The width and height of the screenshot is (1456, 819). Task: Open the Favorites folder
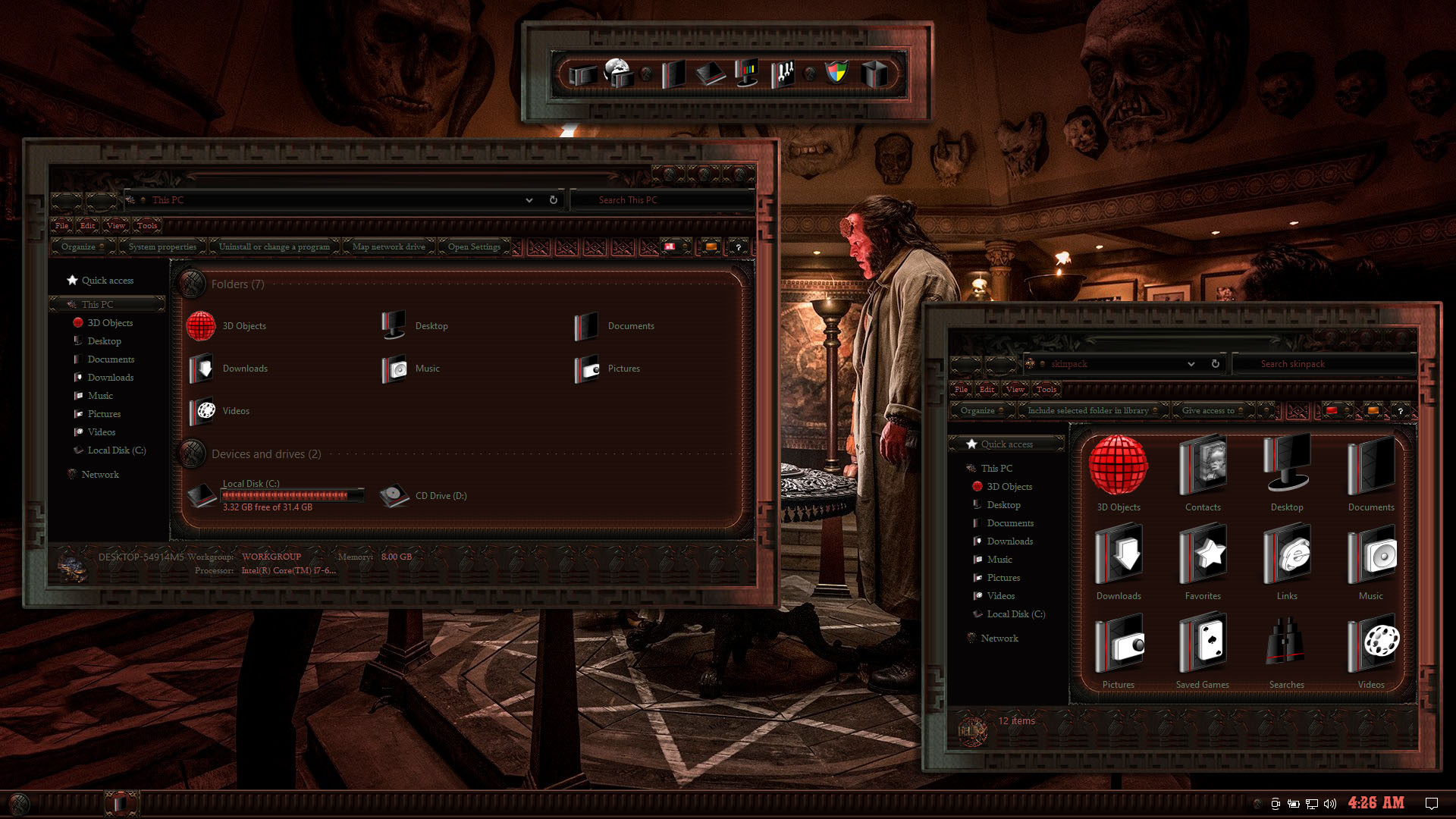click(x=1203, y=563)
